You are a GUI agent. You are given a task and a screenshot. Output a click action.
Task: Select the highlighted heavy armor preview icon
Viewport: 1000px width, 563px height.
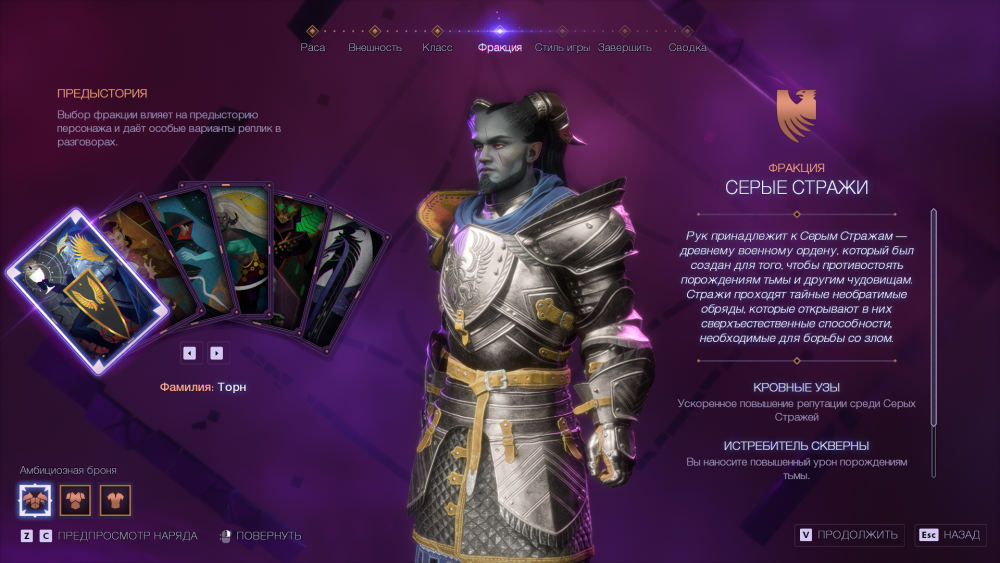pos(33,499)
